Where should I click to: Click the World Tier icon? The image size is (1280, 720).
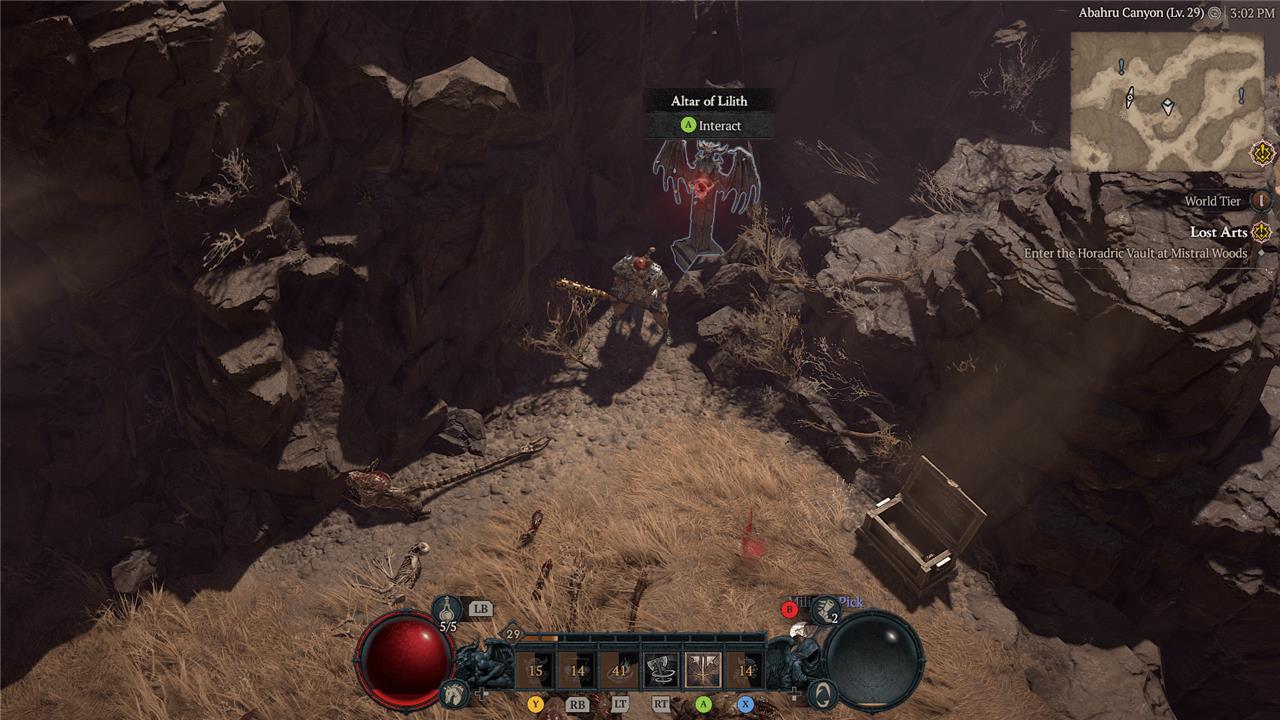(1257, 201)
